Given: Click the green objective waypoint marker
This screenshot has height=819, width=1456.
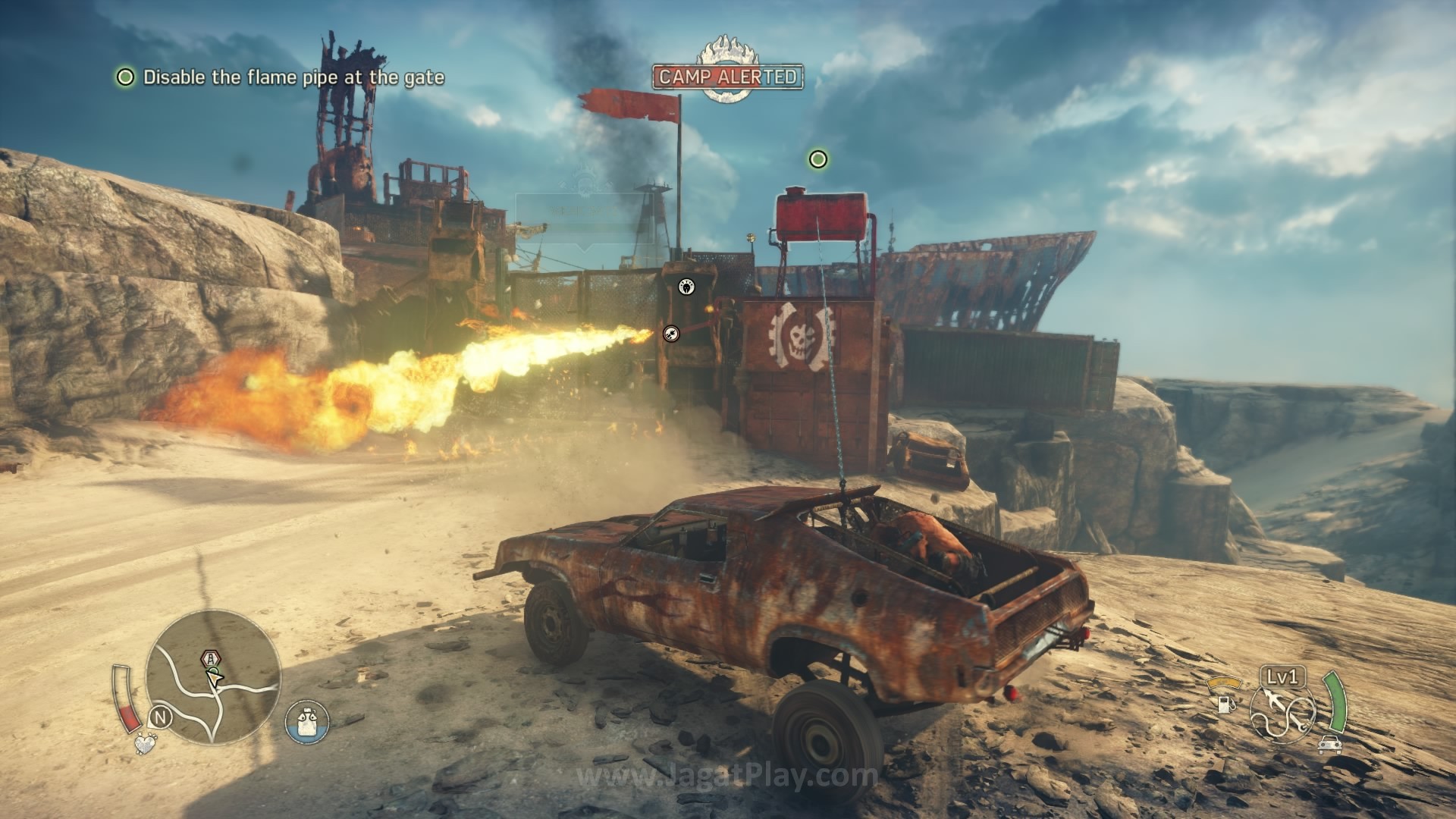Looking at the screenshot, I should pos(817,159).
